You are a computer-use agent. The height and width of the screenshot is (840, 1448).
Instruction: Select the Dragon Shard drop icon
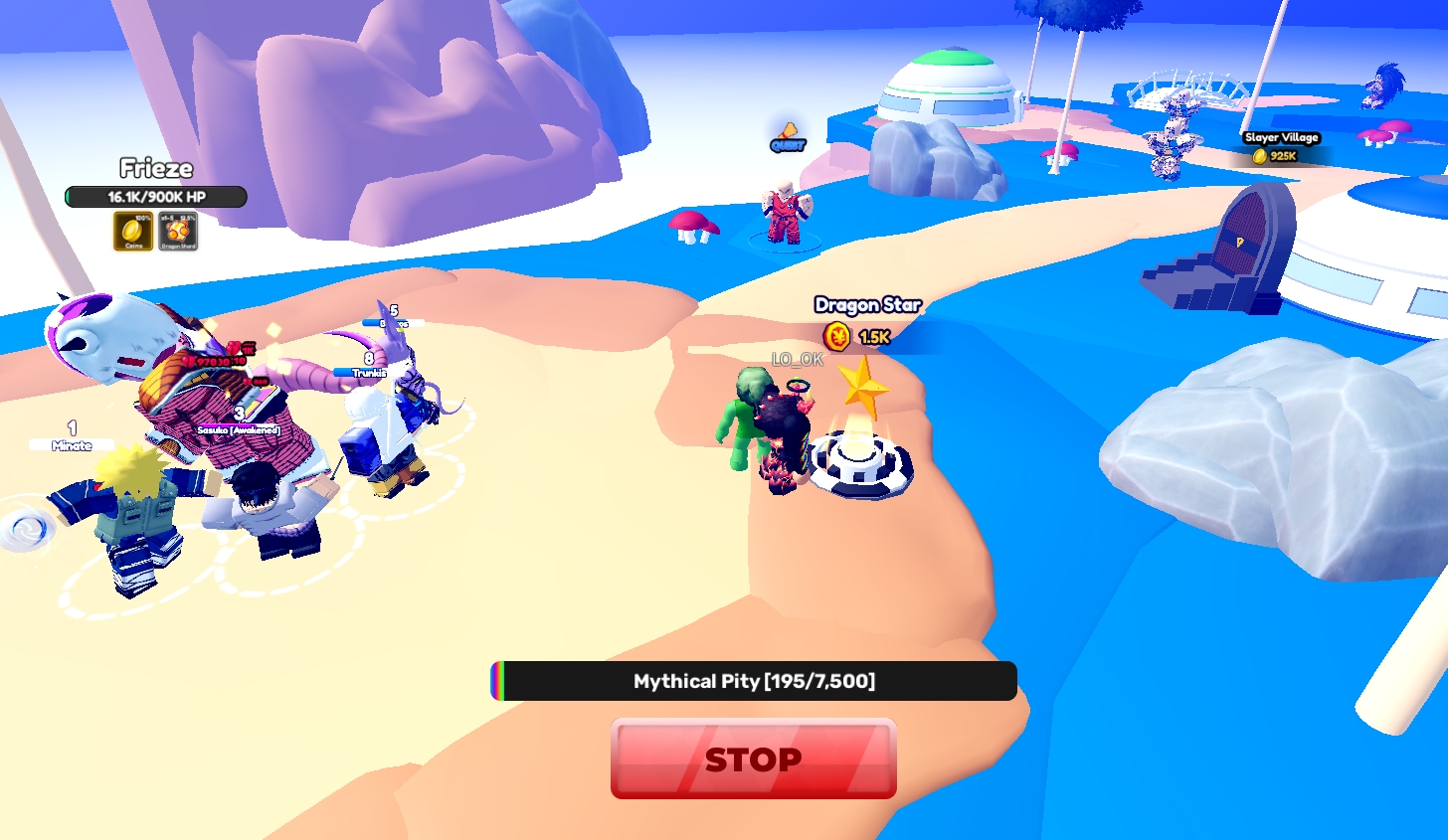click(x=178, y=231)
